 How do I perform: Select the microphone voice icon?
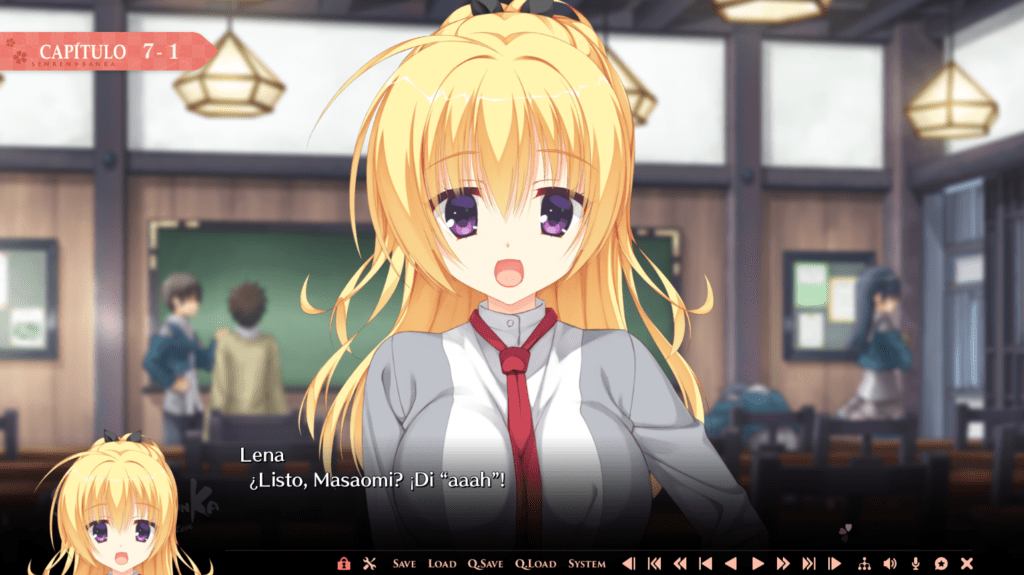(x=915, y=564)
